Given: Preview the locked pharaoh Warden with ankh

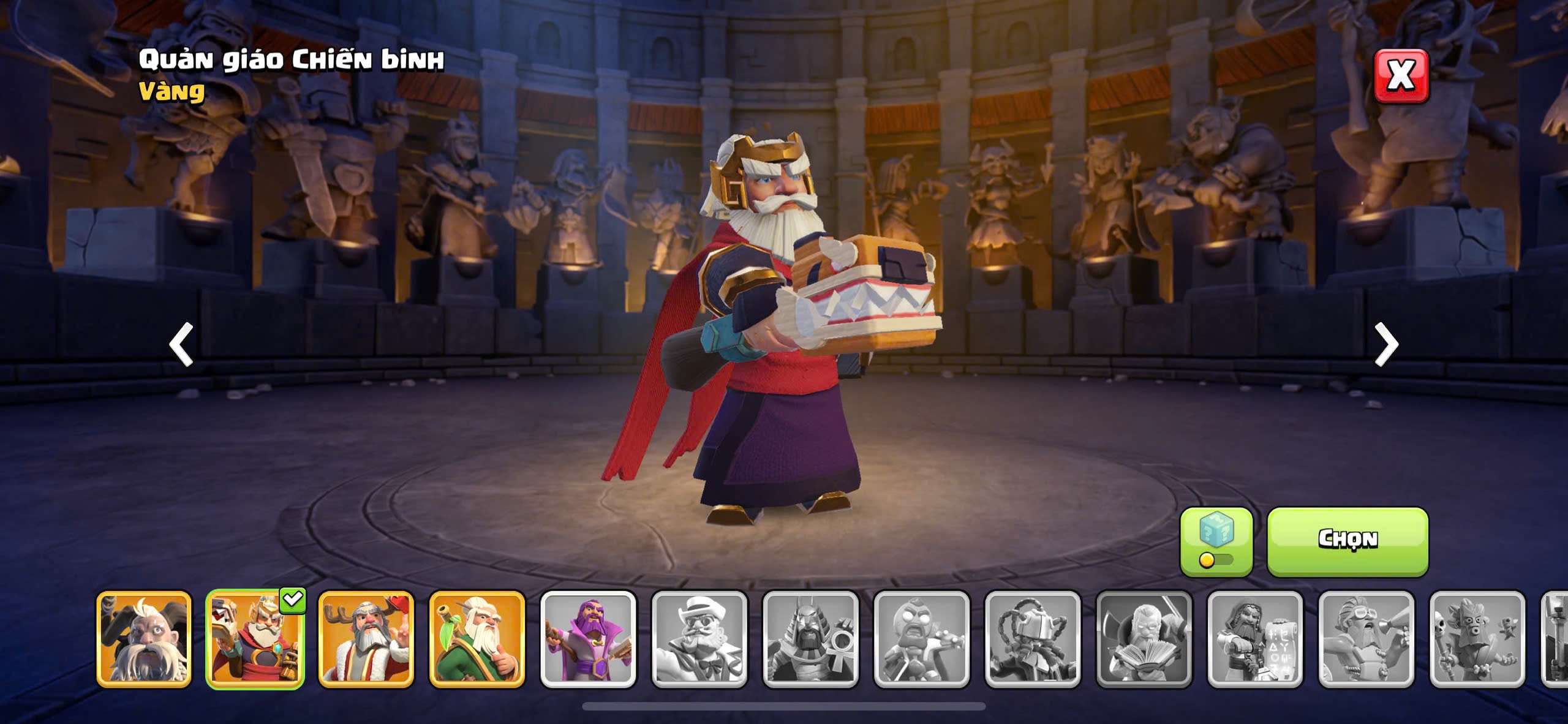Looking at the screenshot, I should pos(810,639).
